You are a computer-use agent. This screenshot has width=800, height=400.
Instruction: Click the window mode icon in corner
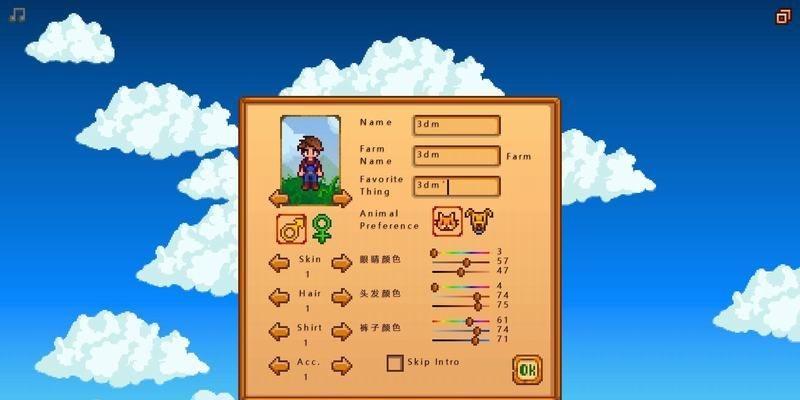[783, 16]
